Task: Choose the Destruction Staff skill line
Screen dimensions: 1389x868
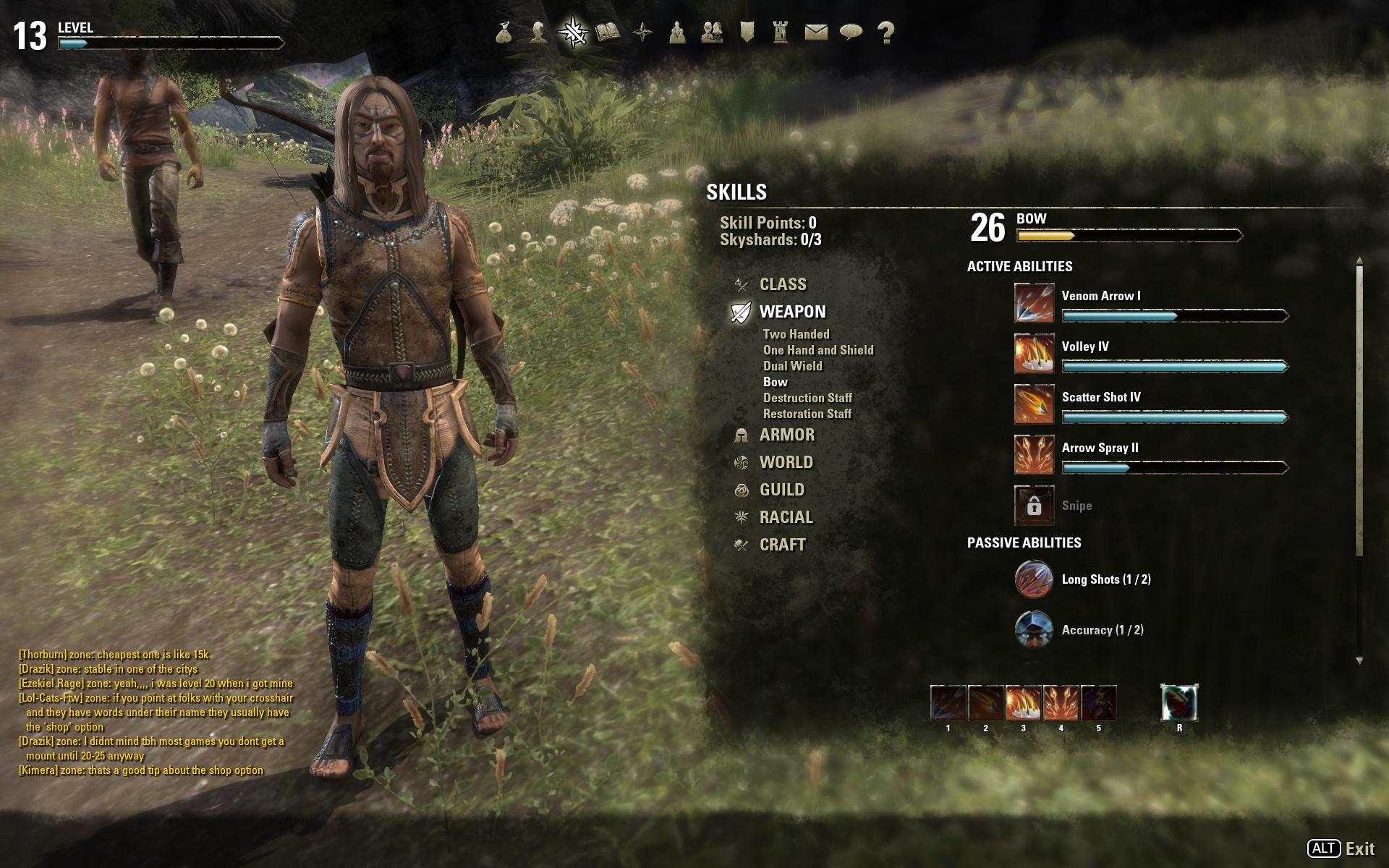Action: coord(807,398)
